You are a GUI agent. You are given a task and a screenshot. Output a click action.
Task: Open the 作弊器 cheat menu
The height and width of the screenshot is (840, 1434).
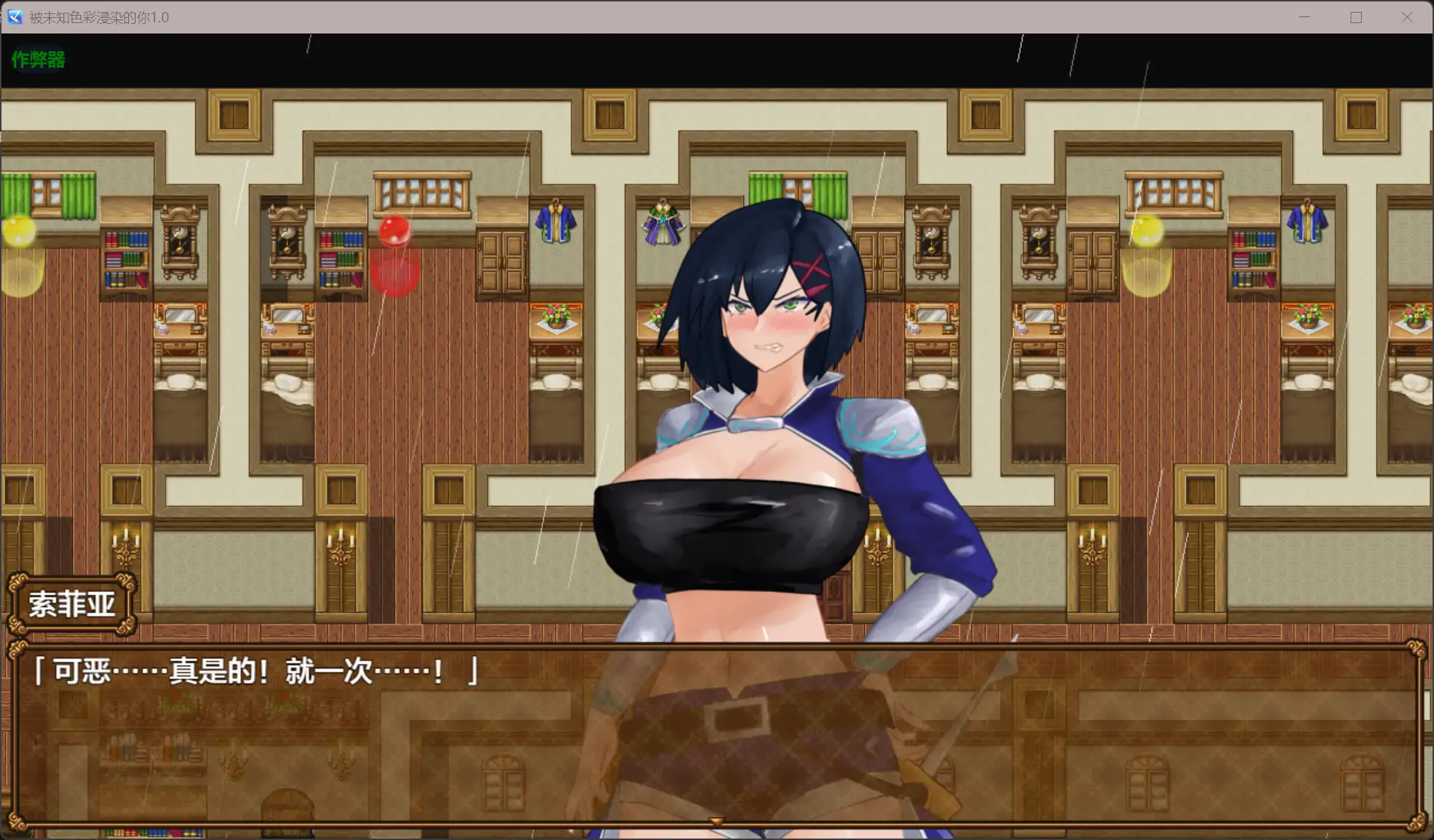tap(37, 60)
